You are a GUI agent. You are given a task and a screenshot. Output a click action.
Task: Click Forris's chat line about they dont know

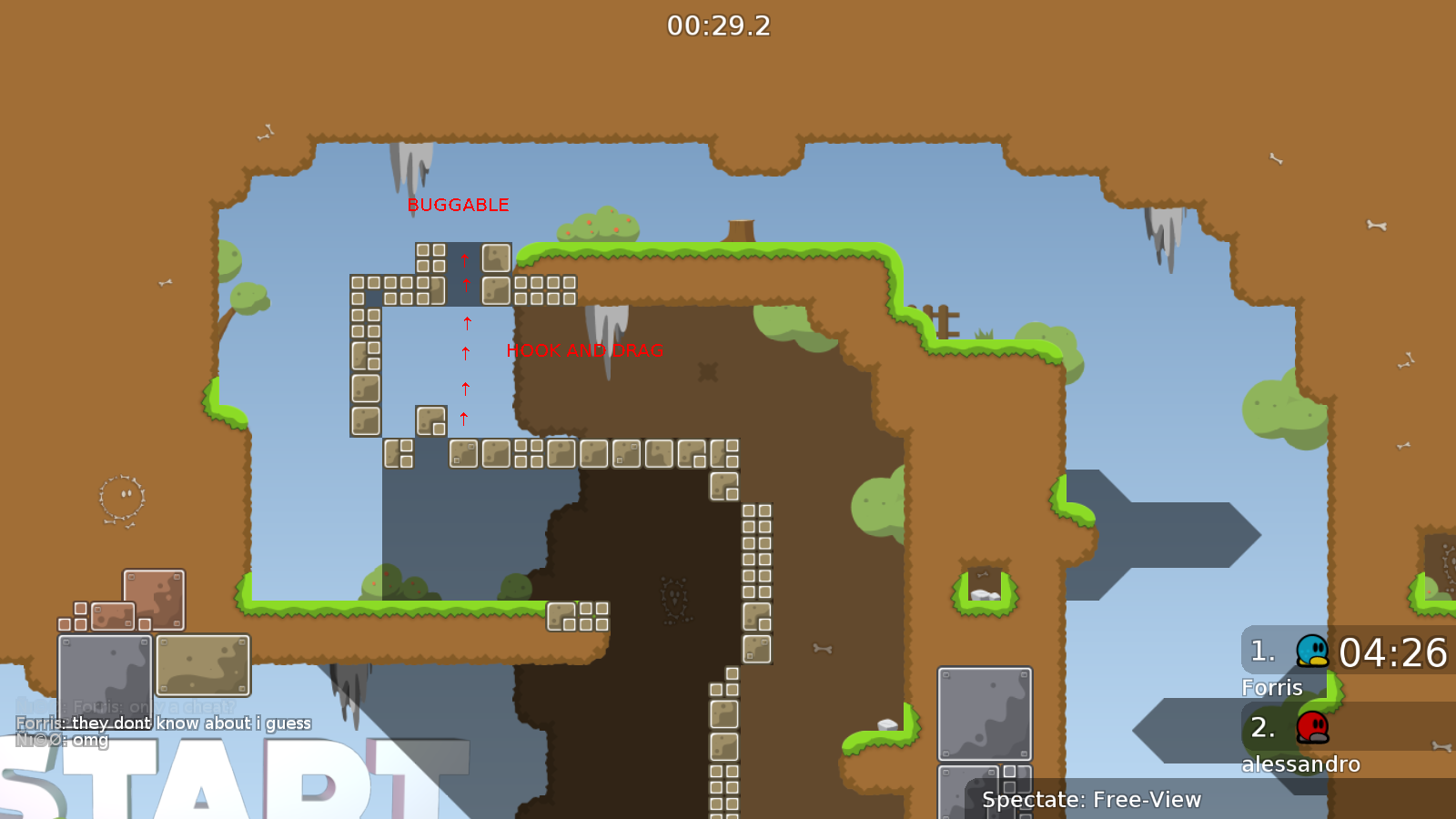click(163, 723)
